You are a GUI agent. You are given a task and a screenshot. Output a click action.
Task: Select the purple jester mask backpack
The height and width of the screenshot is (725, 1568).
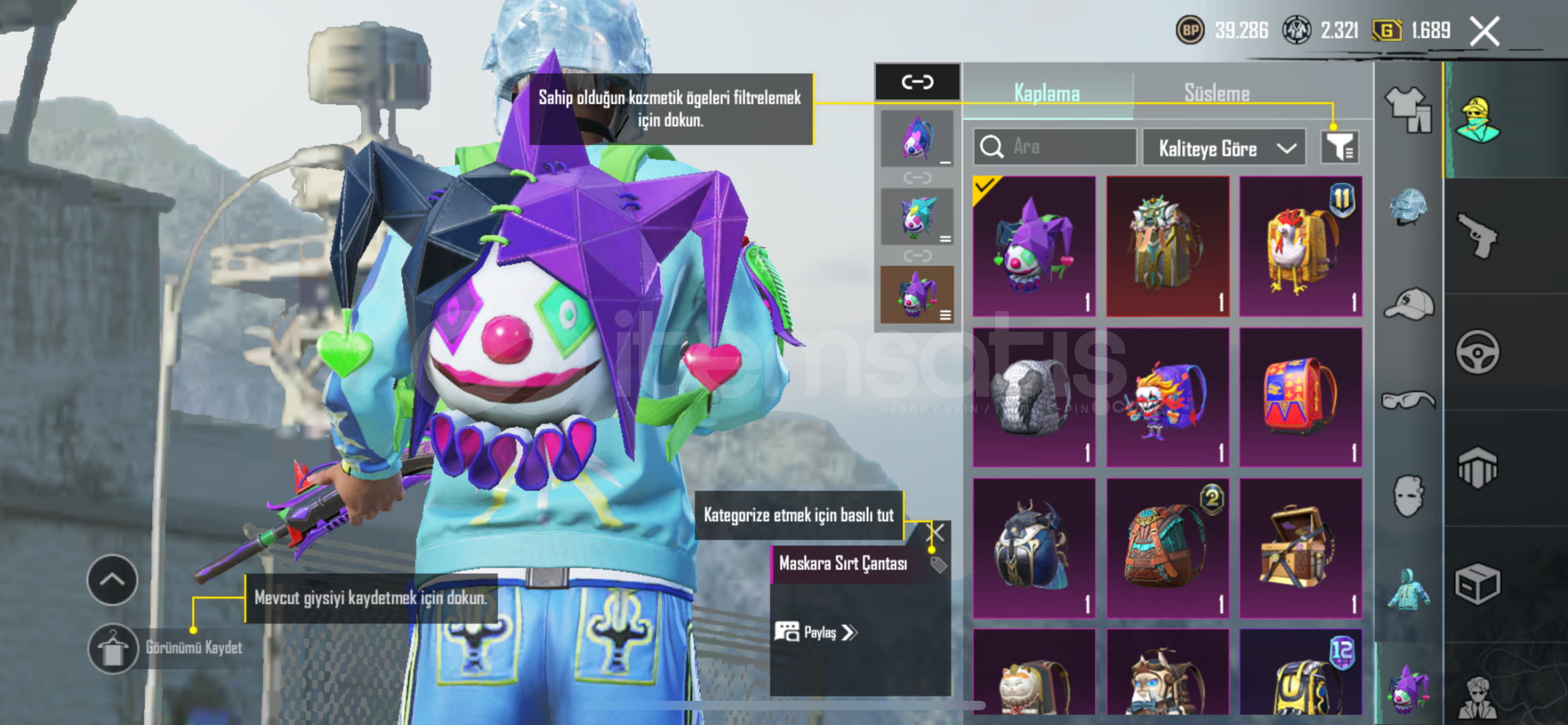click(x=1034, y=246)
